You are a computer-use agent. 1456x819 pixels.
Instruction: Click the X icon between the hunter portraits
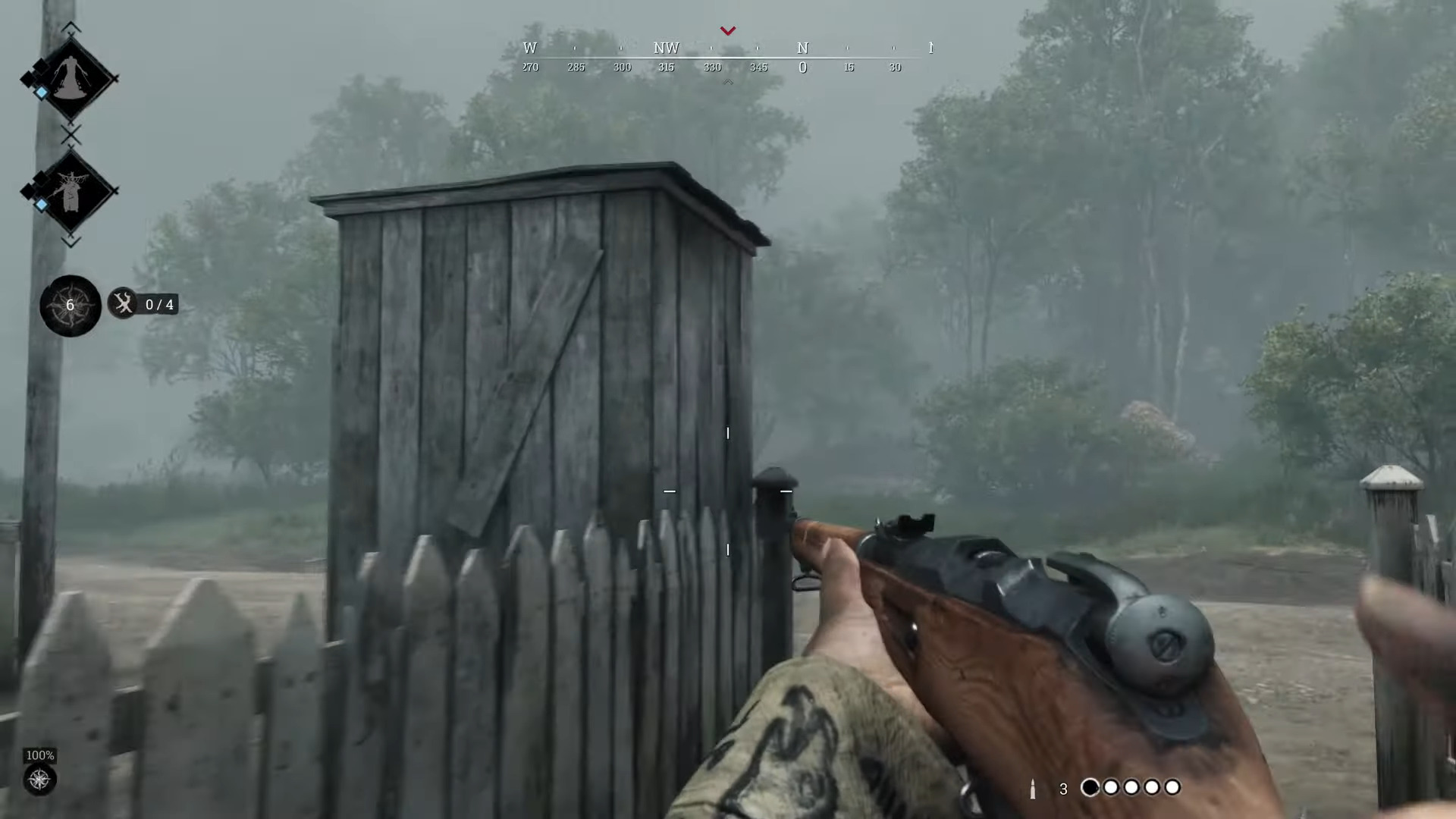coord(71,136)
